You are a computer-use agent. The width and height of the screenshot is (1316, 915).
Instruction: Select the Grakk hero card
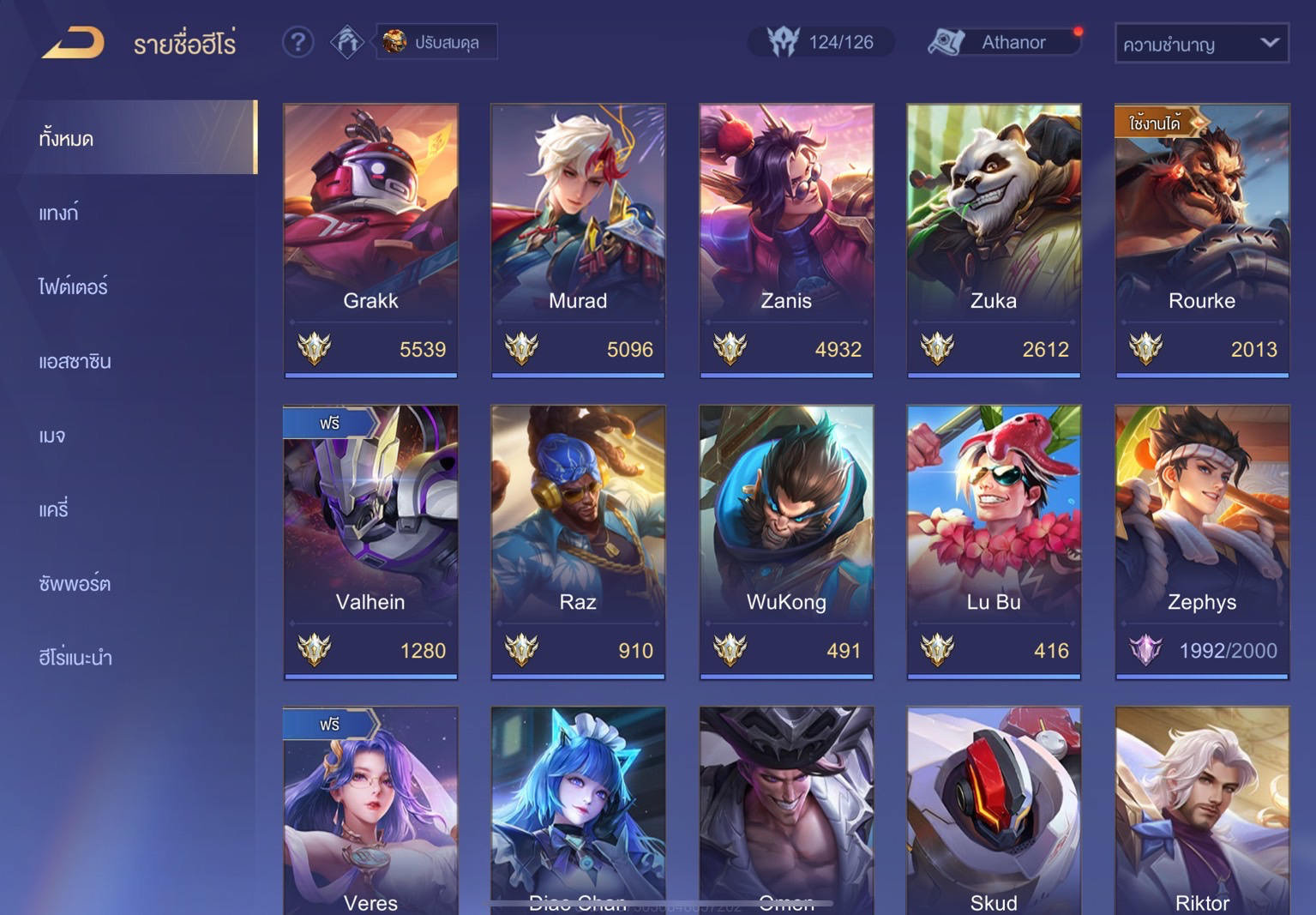(x=370, y=240)
